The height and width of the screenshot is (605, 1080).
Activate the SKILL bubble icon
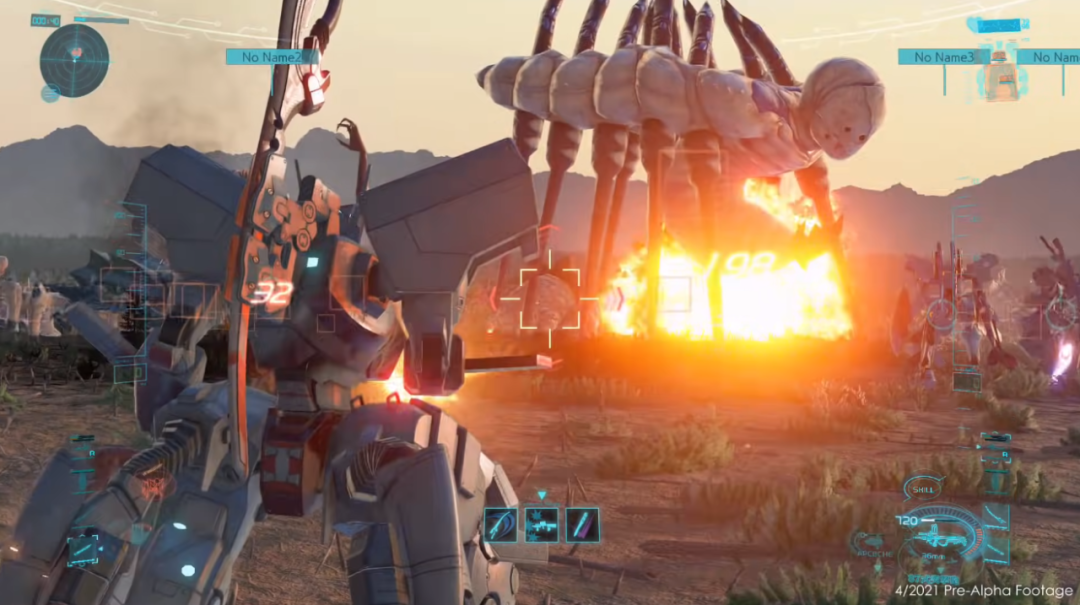pyautogui.click(x=922, y=489)
